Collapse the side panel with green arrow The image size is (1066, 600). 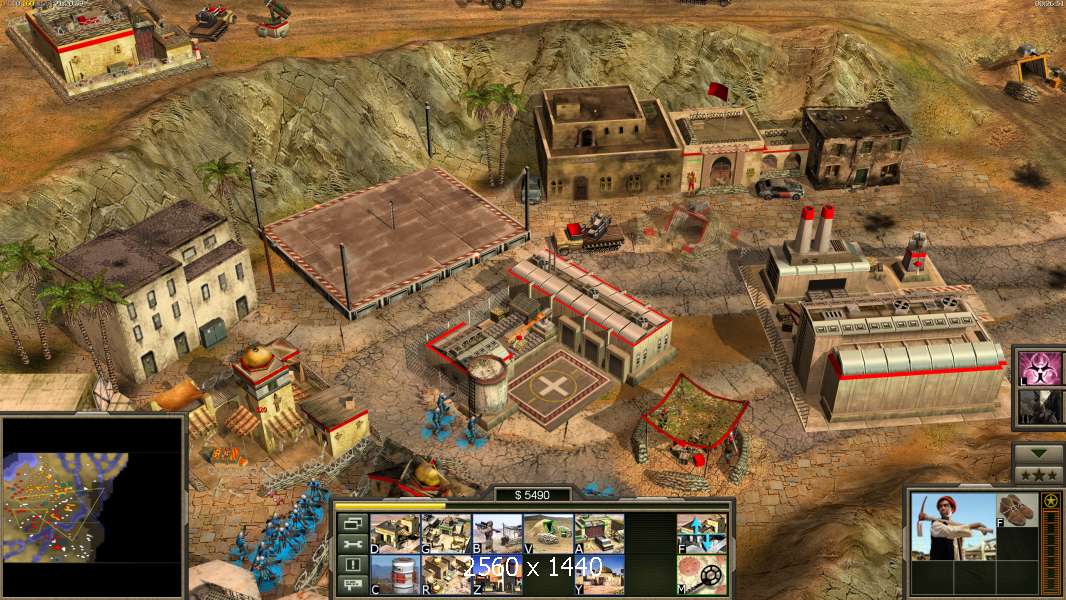[x=1038, y=454]
